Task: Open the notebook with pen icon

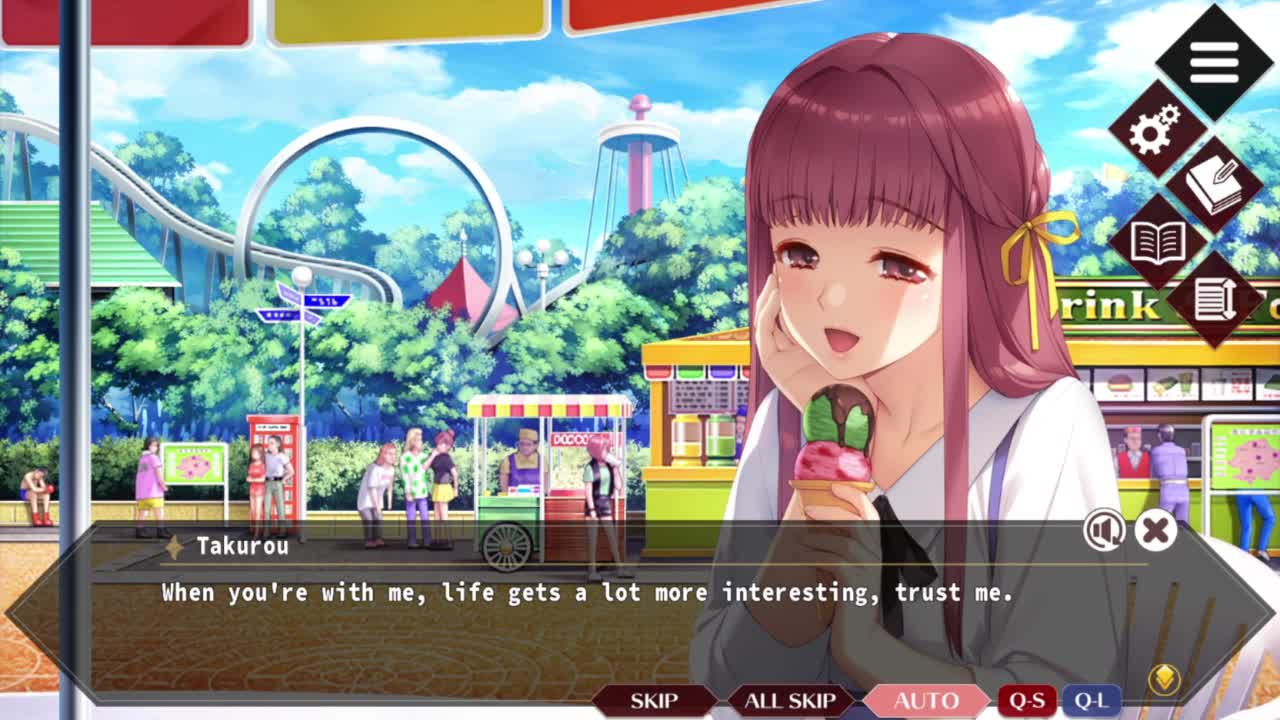Action: [1214, 186]
